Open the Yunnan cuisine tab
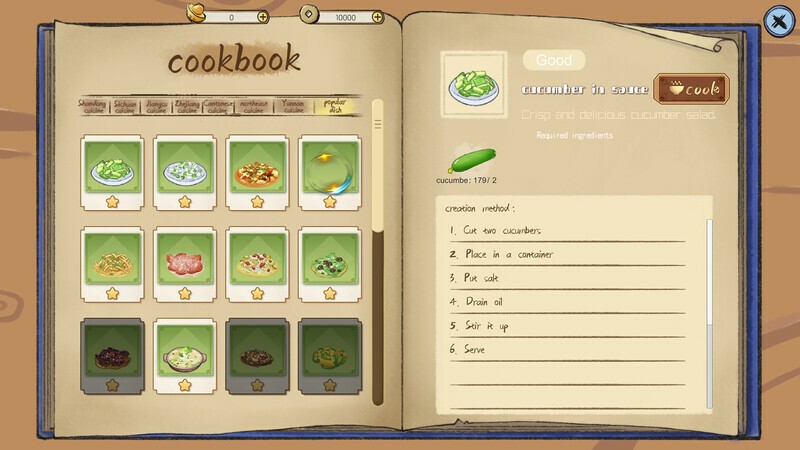The image size is (800, 450). 293,106
